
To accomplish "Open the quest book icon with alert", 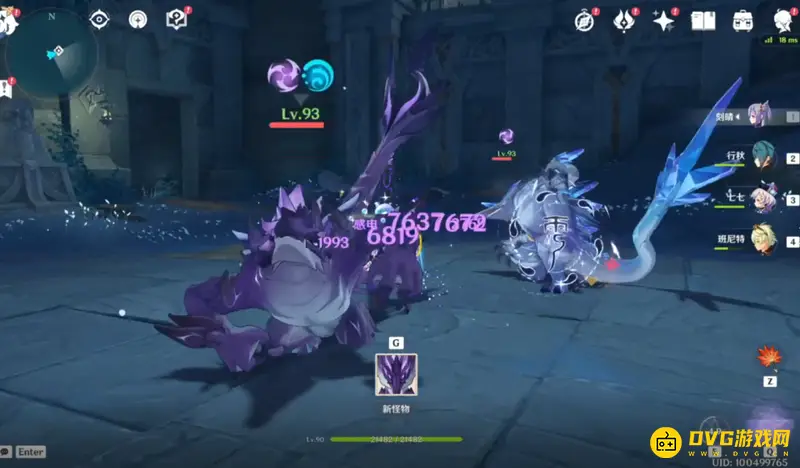I will coord(177,18).
